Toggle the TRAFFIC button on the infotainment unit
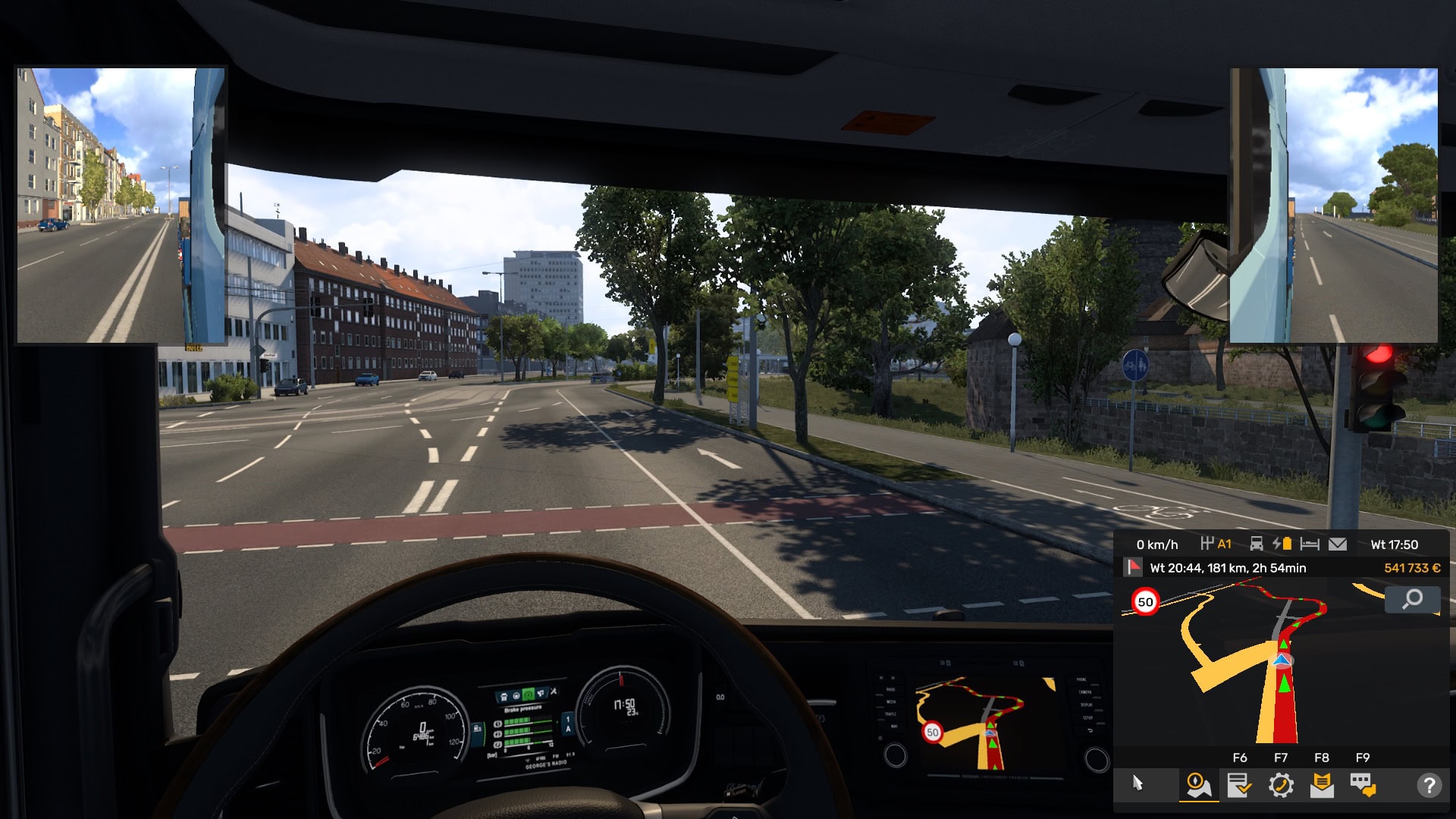1456x819 pixels. point(890,714)
